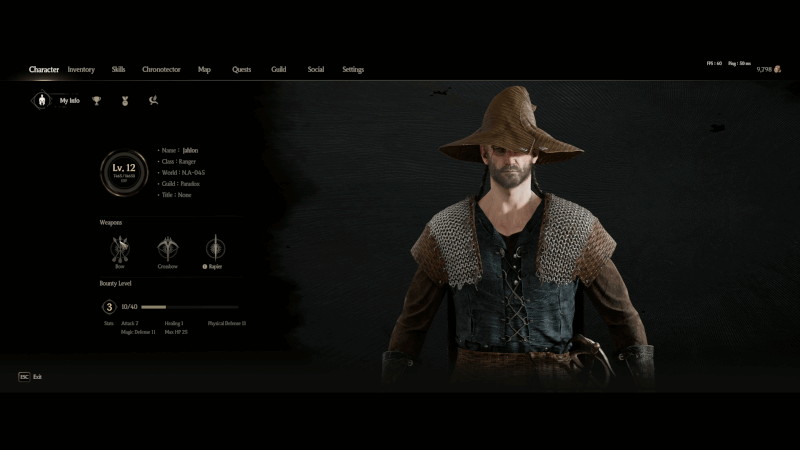Open the fourth character sub-tab icon
The image size is (800, 450).
pyautogui.click(x=153, y=100)
